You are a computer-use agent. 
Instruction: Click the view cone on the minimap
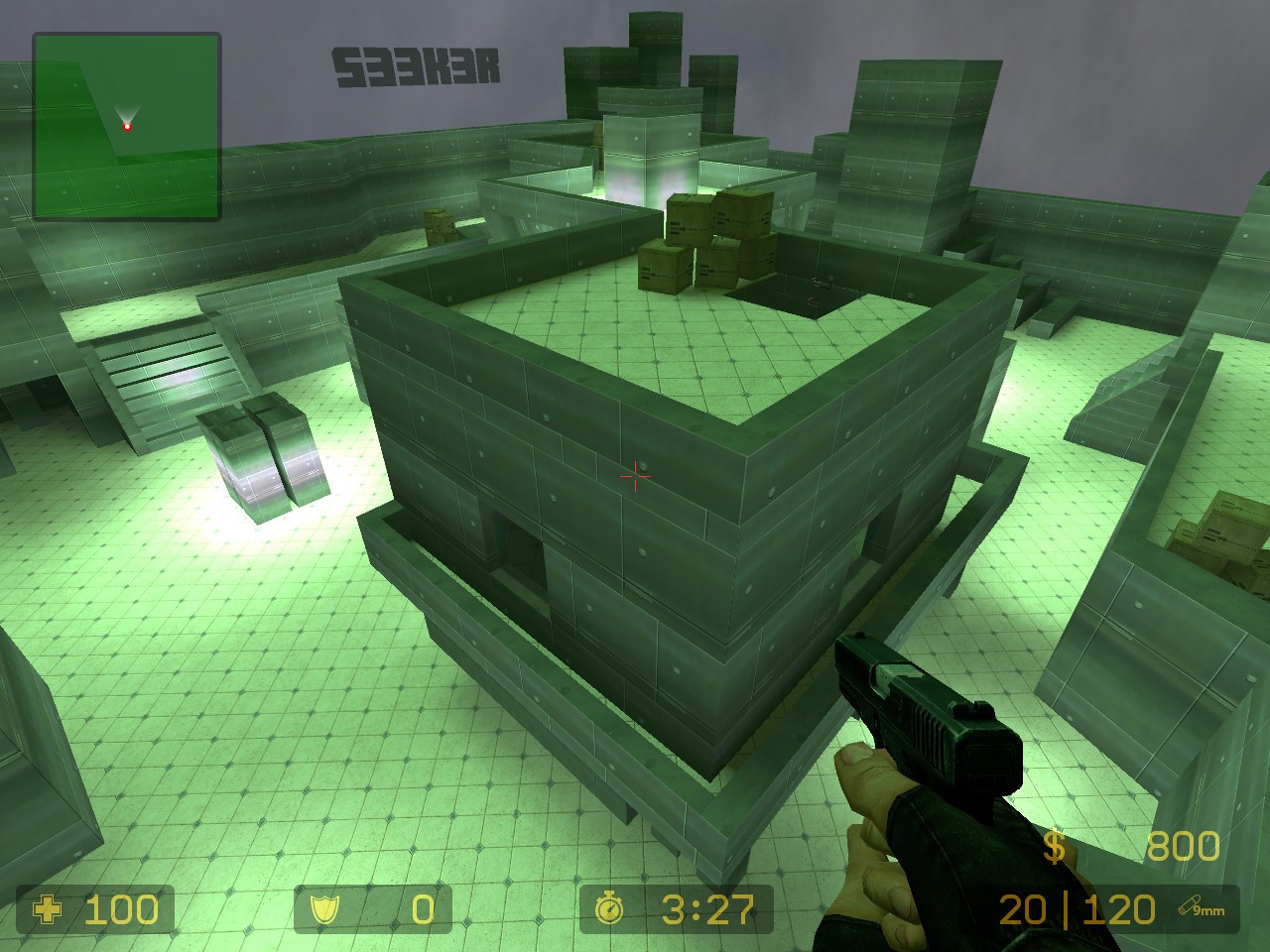point(126,112)
